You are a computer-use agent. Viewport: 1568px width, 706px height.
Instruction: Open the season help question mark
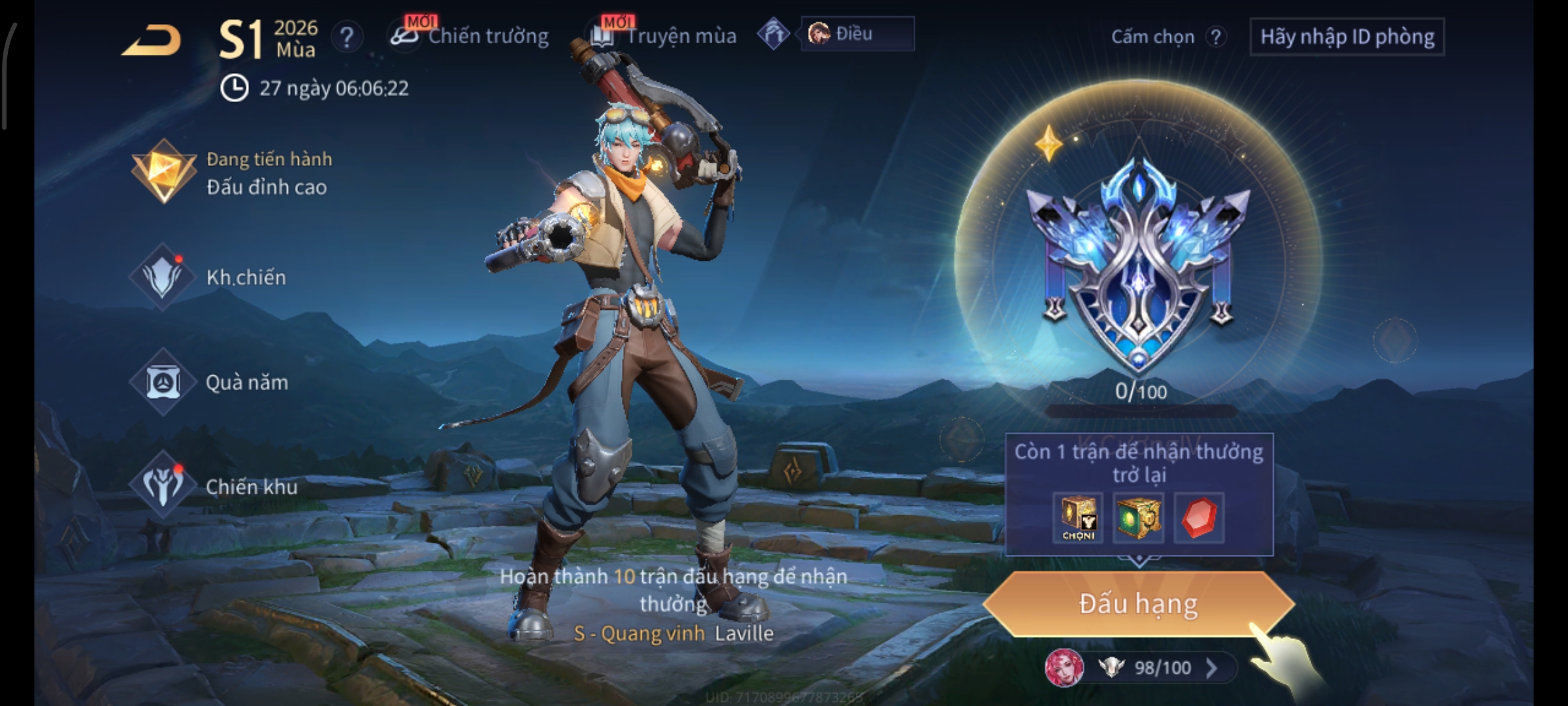click(346, 37)
